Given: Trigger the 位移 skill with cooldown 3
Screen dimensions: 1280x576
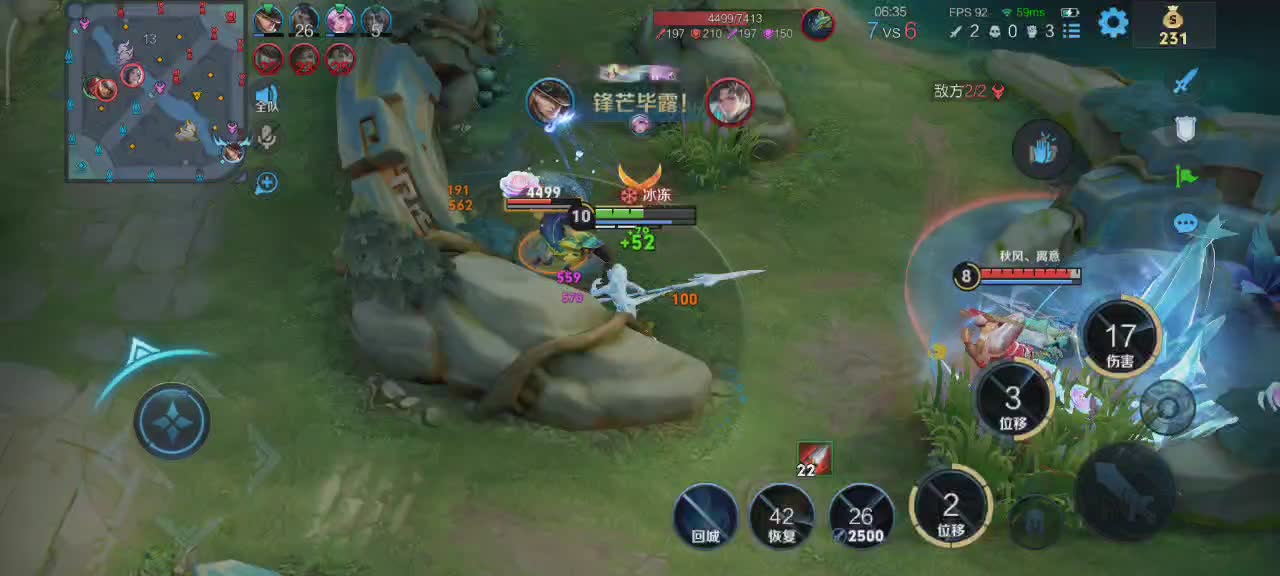Looking at the screenshot, I should pyautogui.click(x=1012, y=399).
